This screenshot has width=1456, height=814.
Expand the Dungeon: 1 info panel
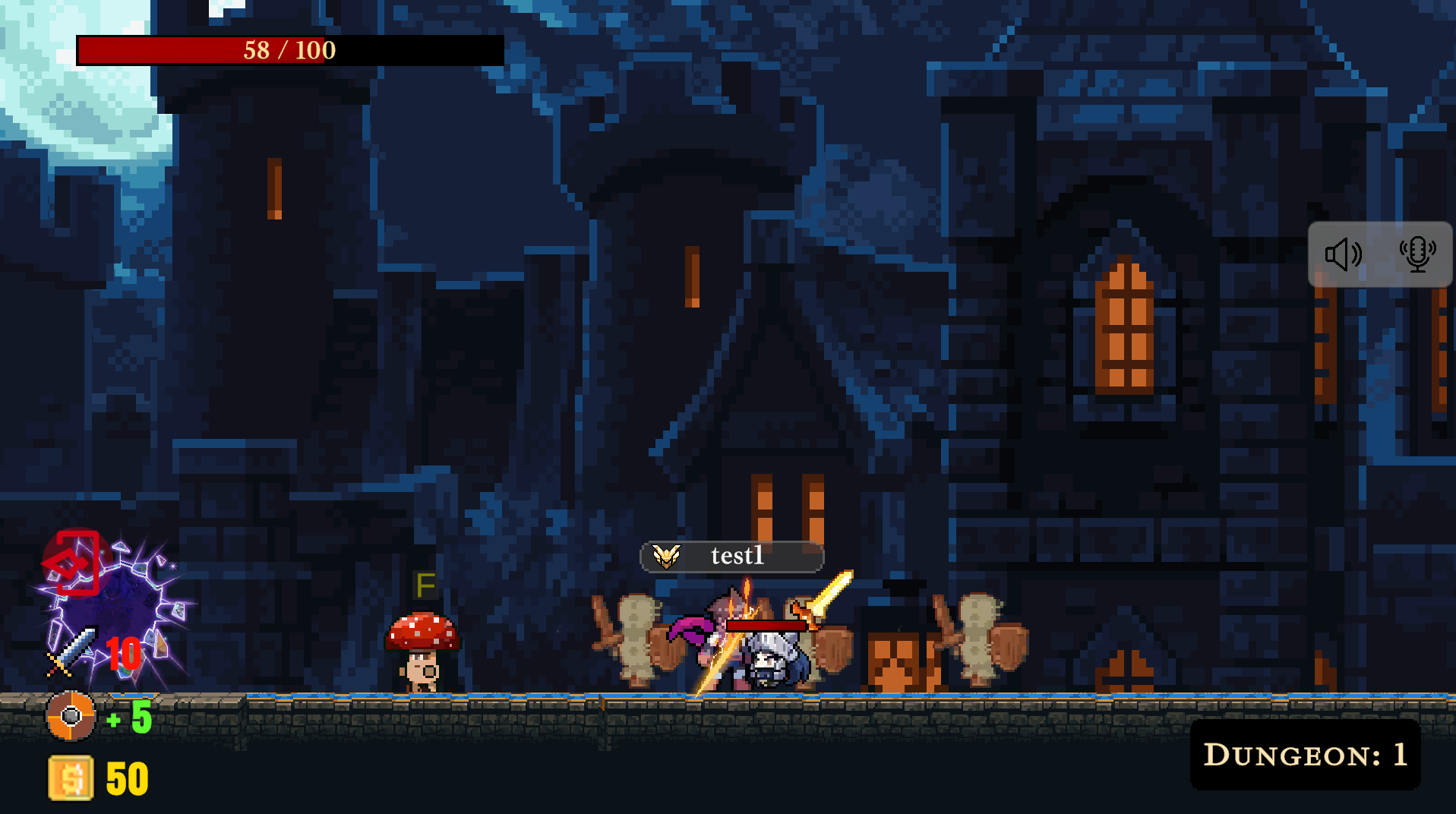[x=1304, y=754]
